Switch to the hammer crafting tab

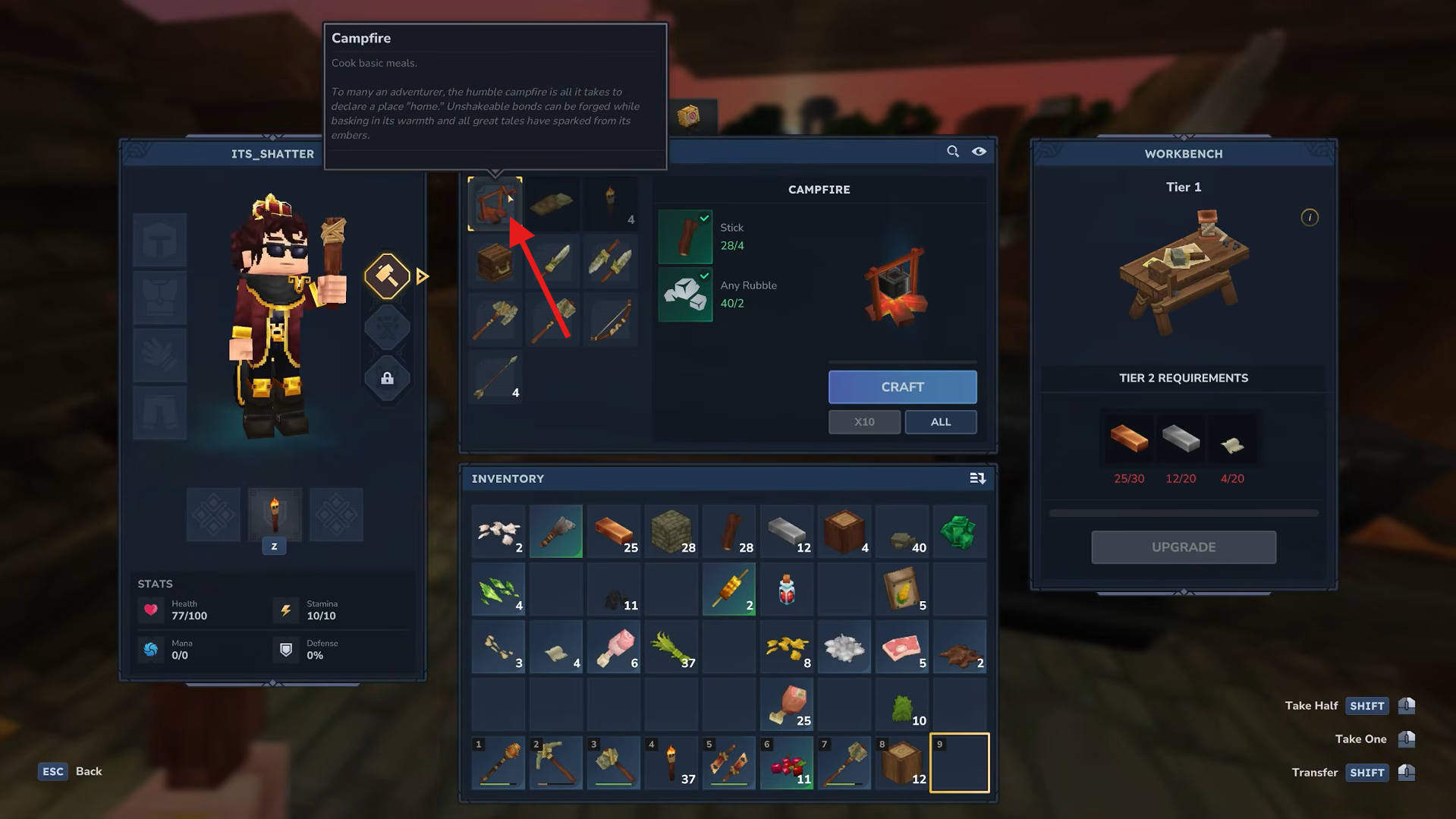tap(387, 276)
